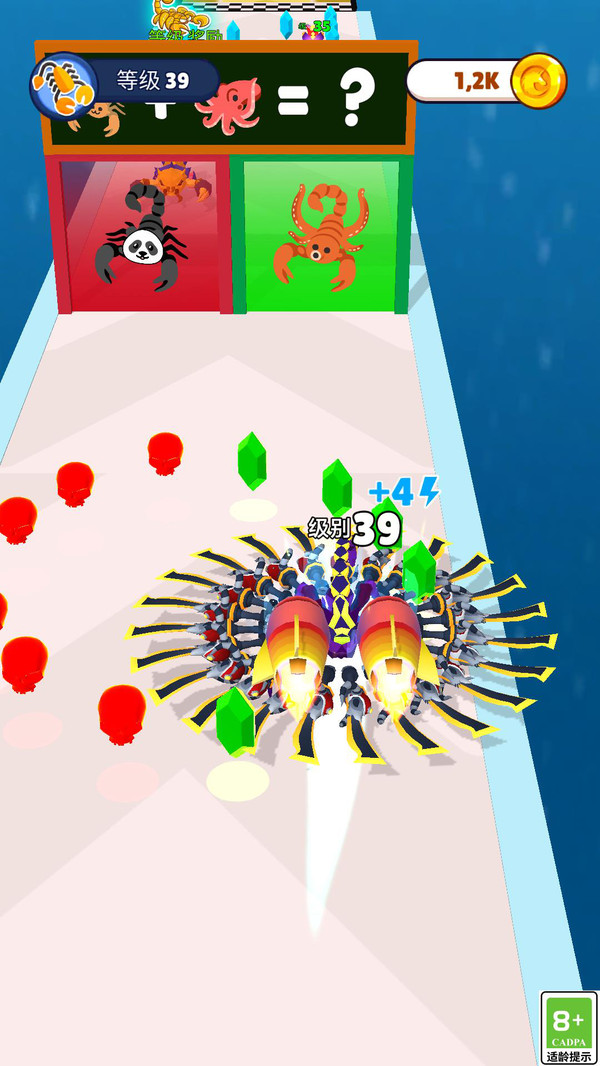Tap the scorpion level badge icon
The width and height of the screenshot is (600, 1066).
click(x=63, y=83)
